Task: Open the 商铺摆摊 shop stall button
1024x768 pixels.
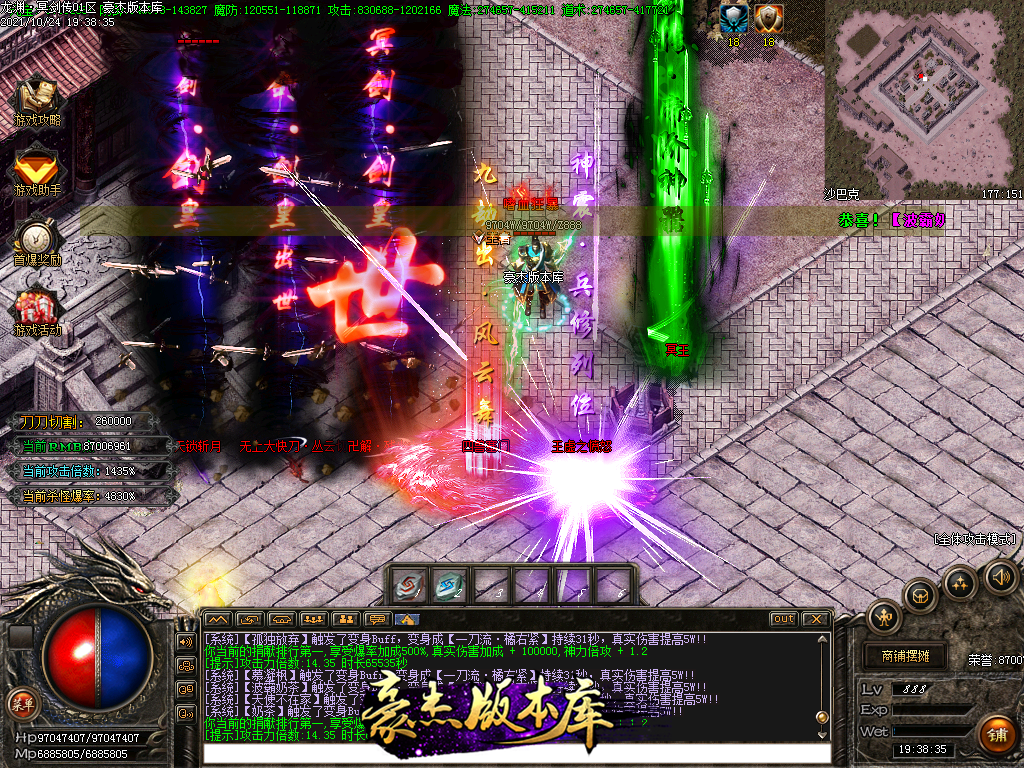Action: pos(906,656)
